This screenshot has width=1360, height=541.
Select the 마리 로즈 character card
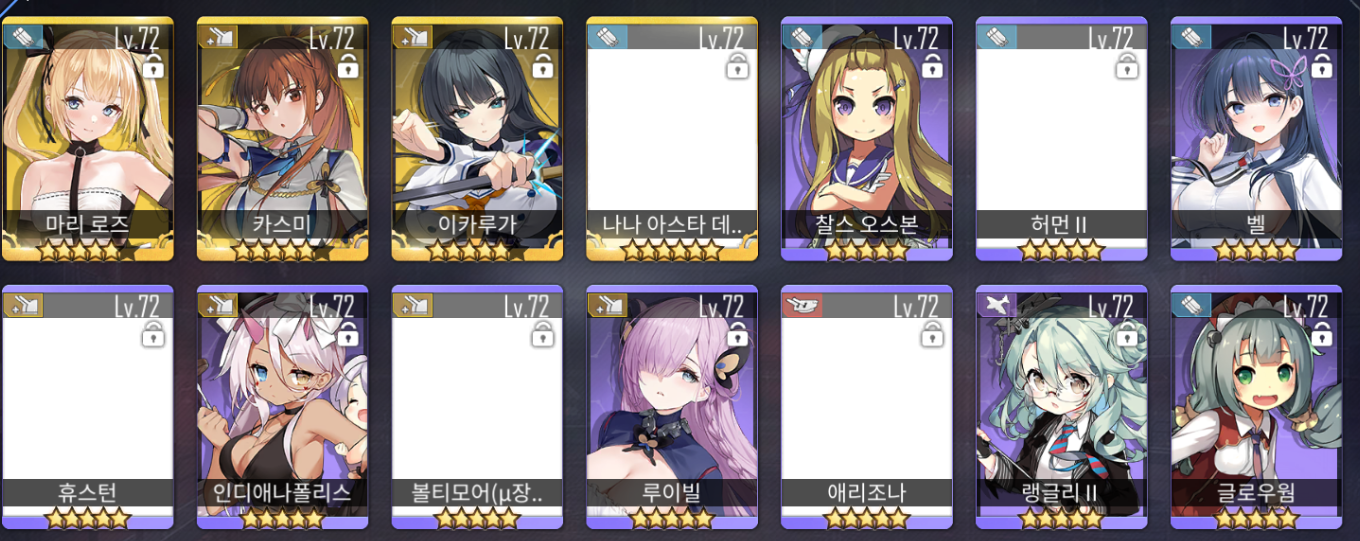click(x=88, y=138)
